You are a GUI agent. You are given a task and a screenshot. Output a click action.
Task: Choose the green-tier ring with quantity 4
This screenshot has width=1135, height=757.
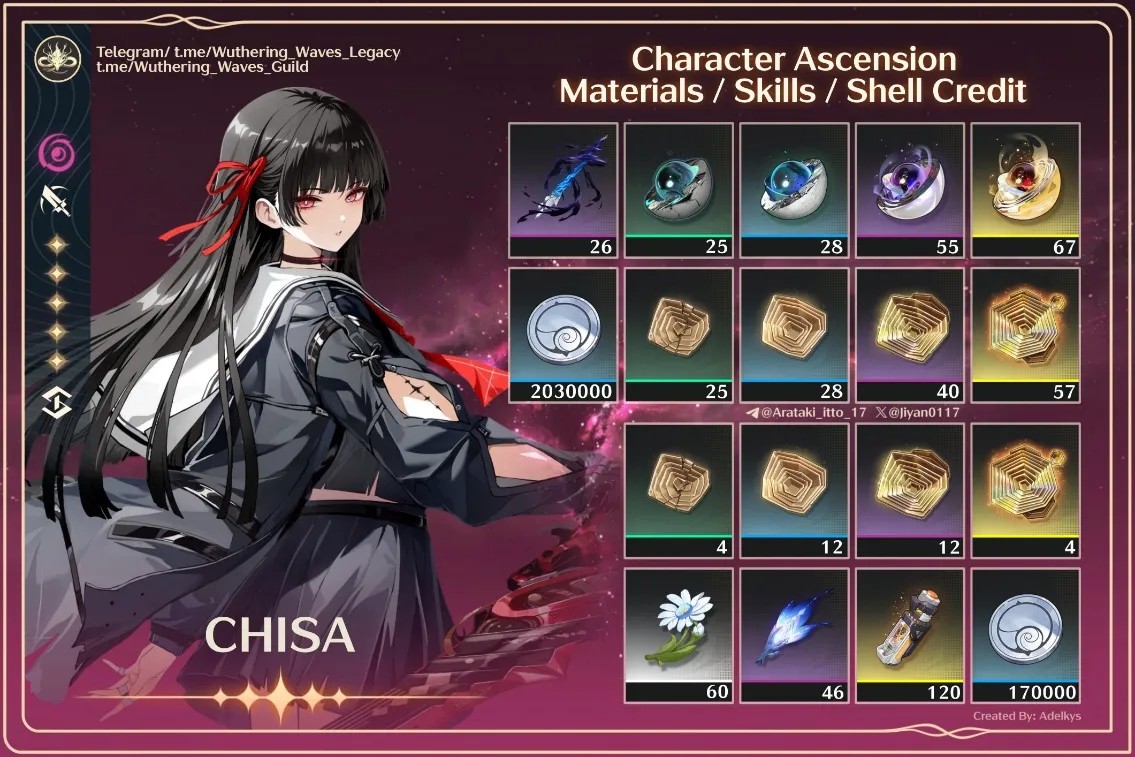(x=678, y=490)
